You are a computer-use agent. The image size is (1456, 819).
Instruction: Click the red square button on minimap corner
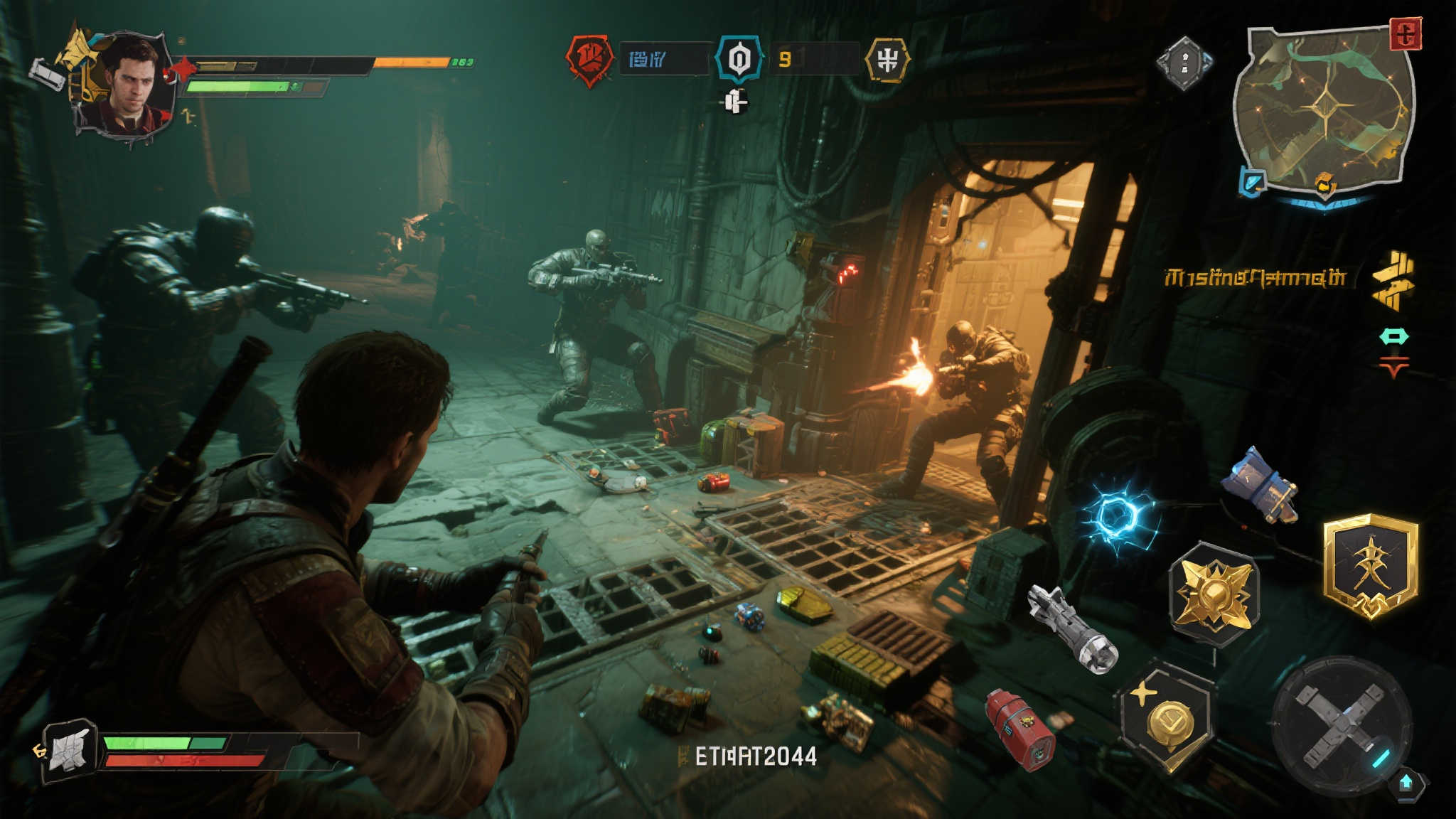click(x=1405, y=34)
